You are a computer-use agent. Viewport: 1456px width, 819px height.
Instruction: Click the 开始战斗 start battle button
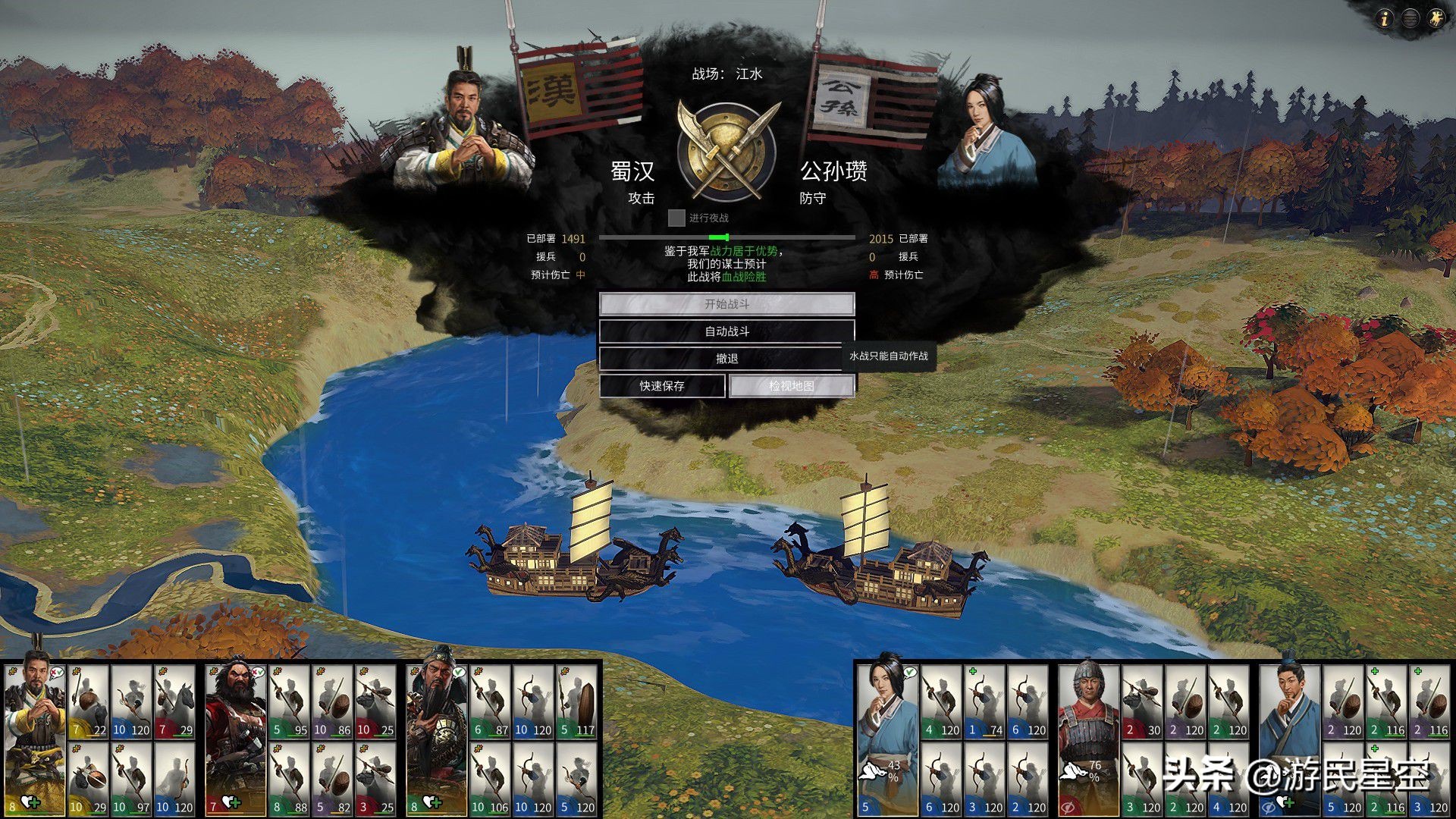[x=726, y=304]
